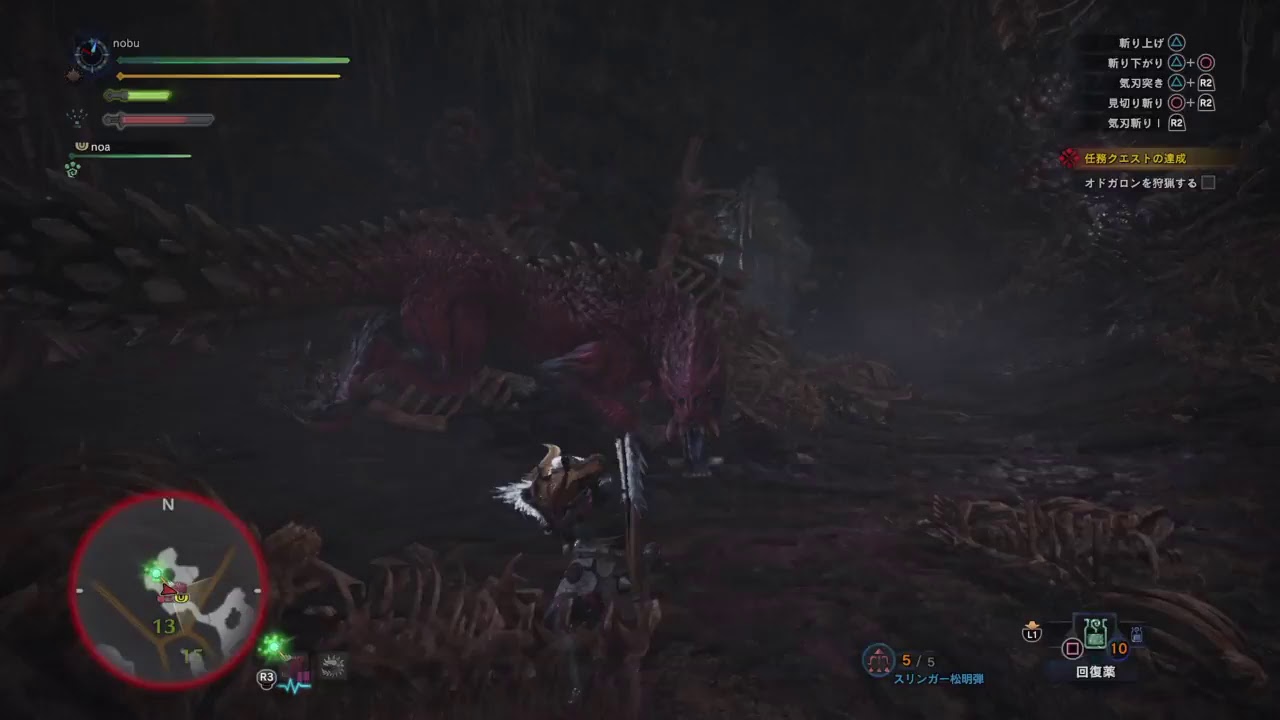Check the オドガロンを狩猟する objective checkbox
The width and height of the screenshot is (1280, 720).
pos(1207,185)
